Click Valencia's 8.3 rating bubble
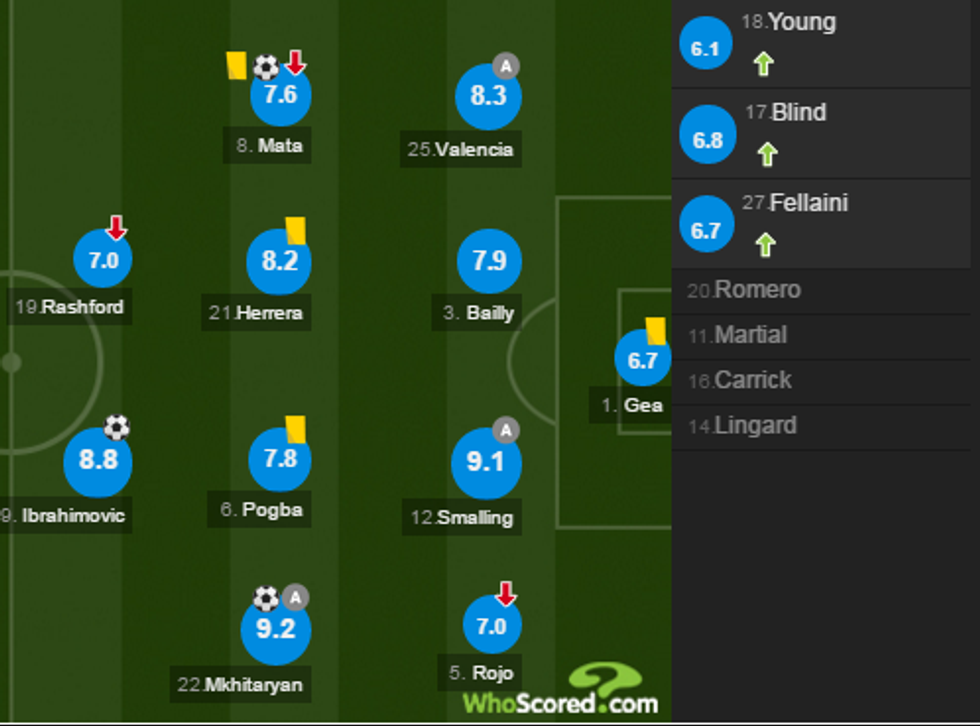980x726 pixels. (488, 97)
